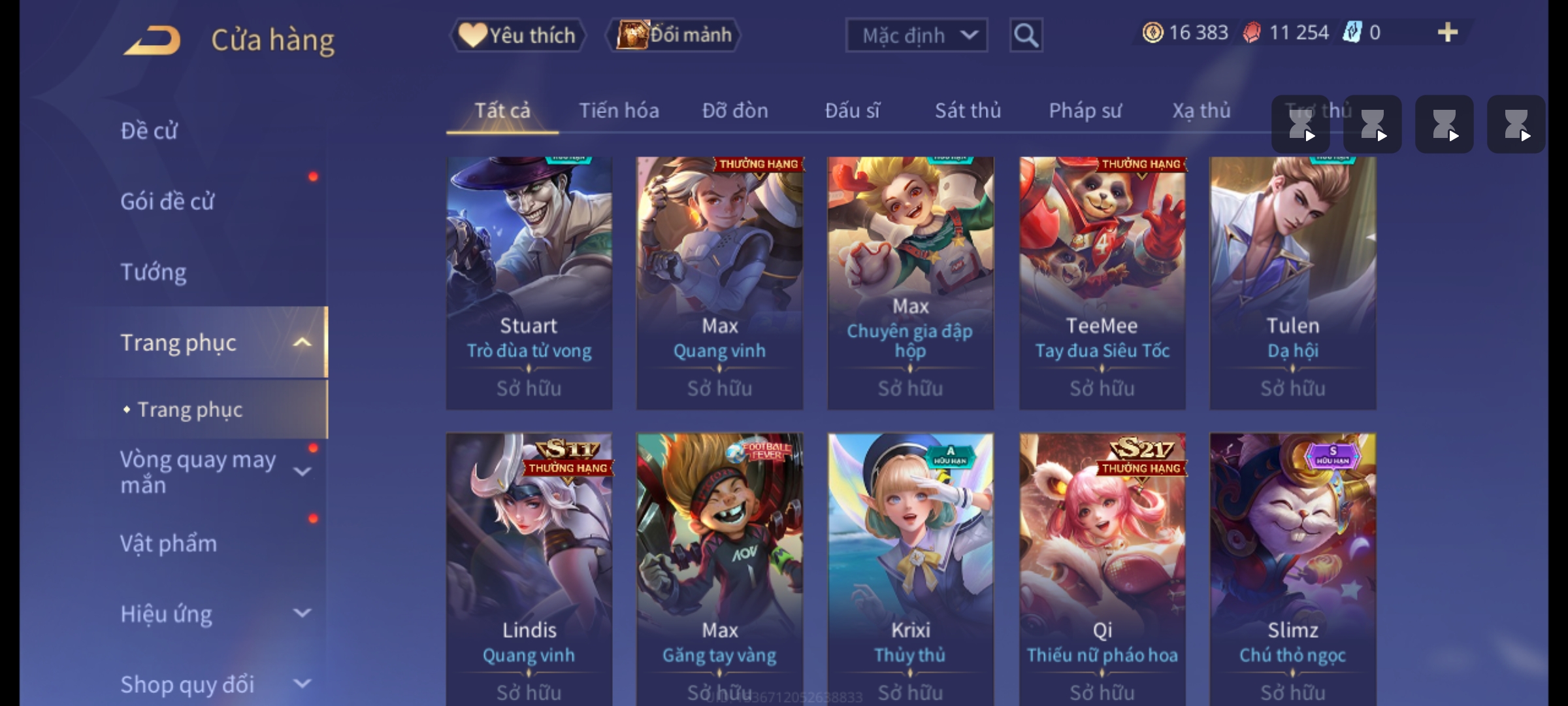Add currency with the plus button
This screenshot has width=1568, height=706.
point(1447,33)
